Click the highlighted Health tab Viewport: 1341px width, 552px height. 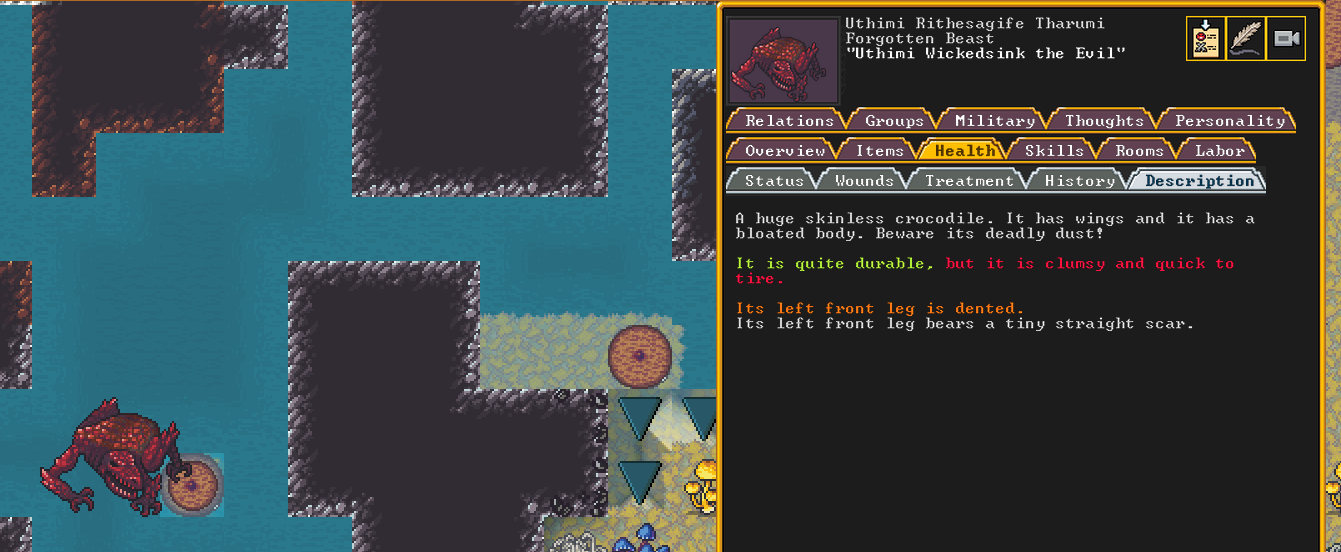(x=965, y=151)
